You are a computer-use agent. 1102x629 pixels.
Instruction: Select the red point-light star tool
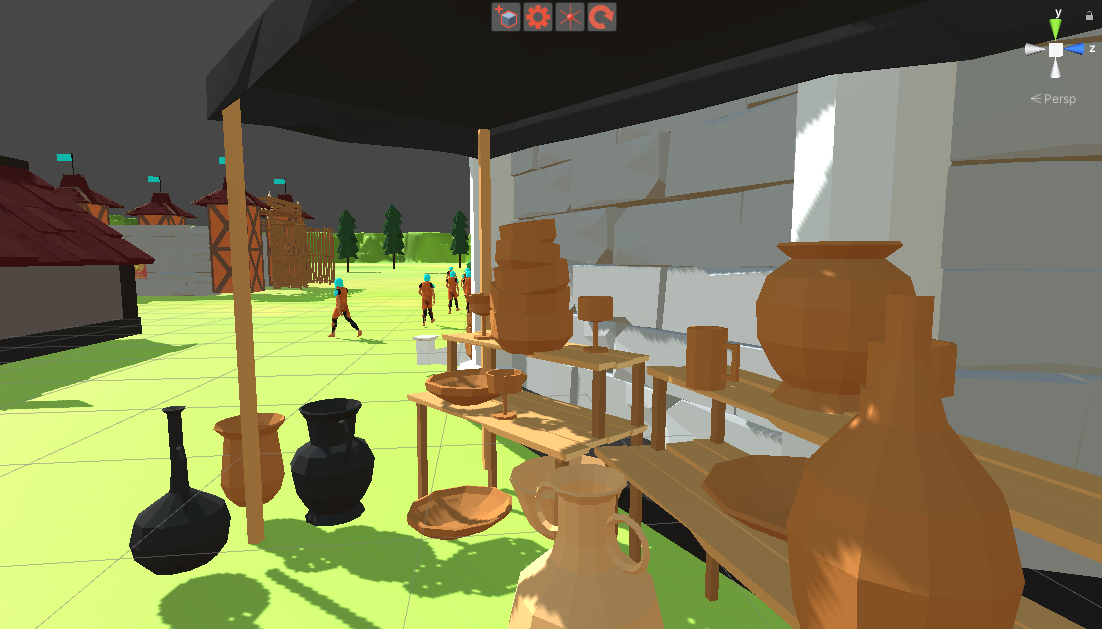pyautogui.click(x=570, y=17)
